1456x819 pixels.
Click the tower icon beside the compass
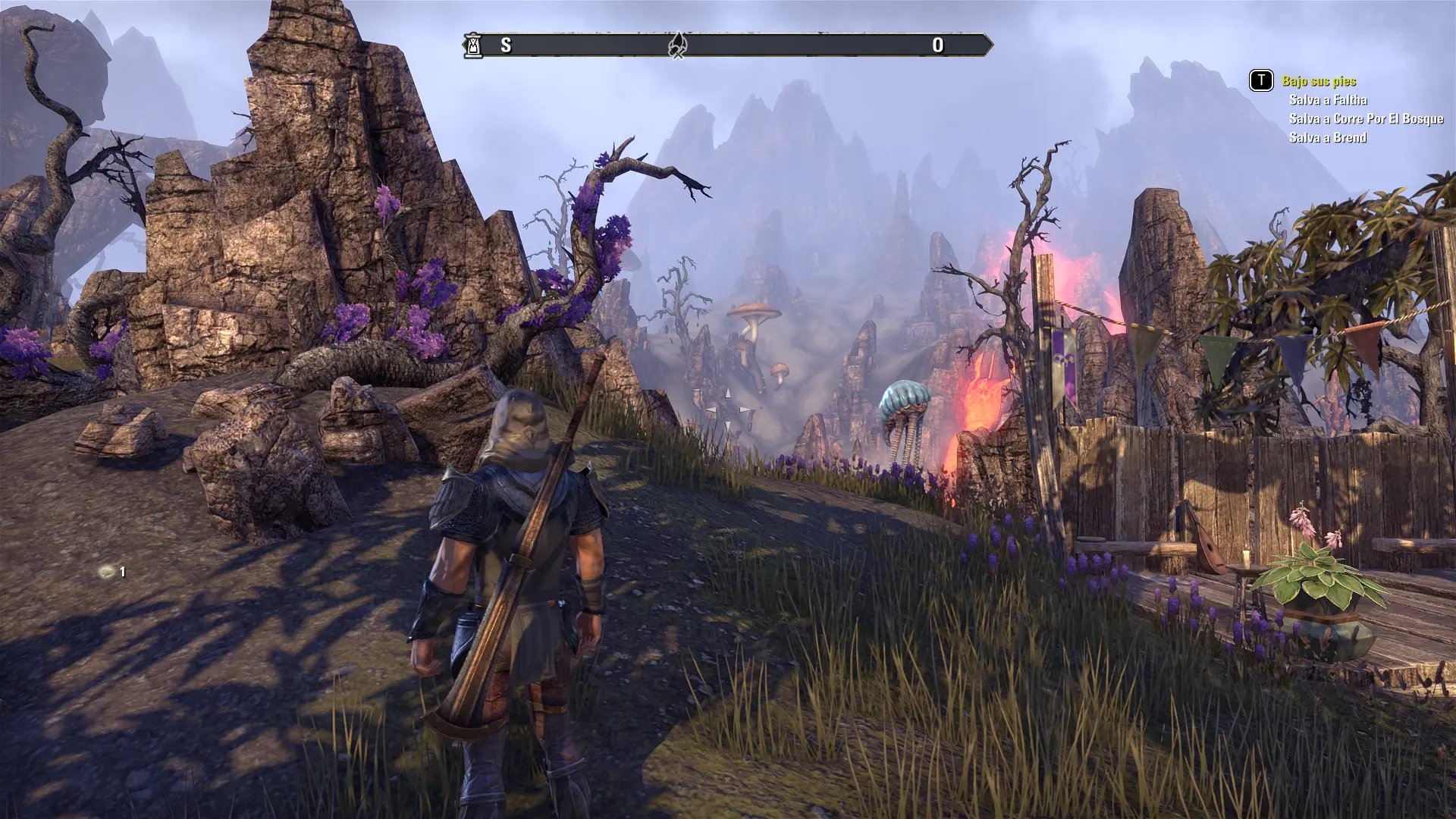pyautogui.click(x=473, y=45)
